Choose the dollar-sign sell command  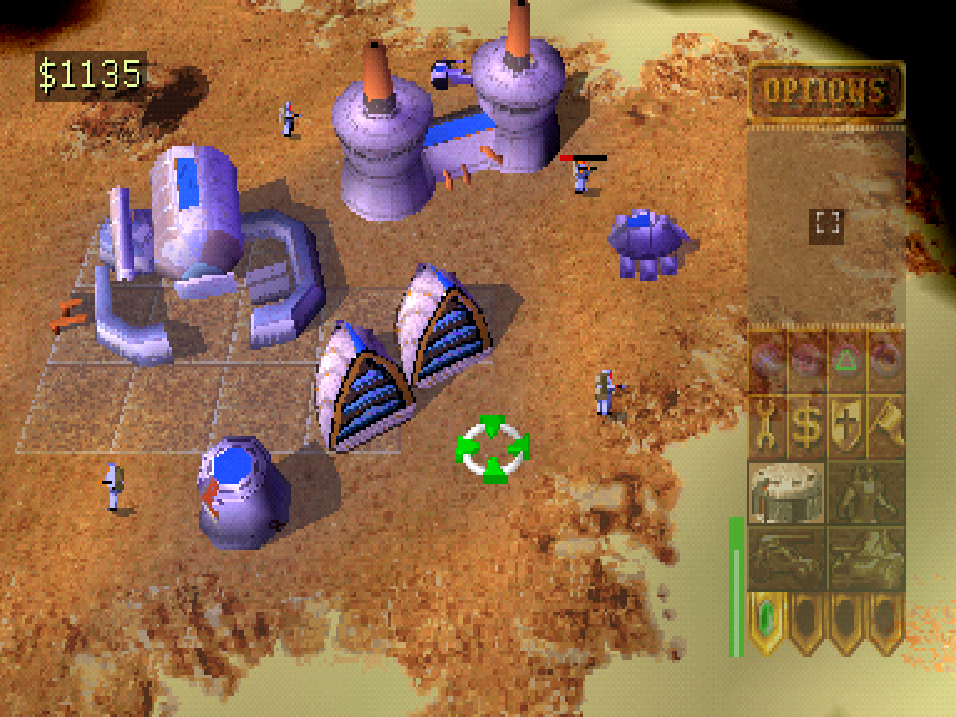point(806,426)
